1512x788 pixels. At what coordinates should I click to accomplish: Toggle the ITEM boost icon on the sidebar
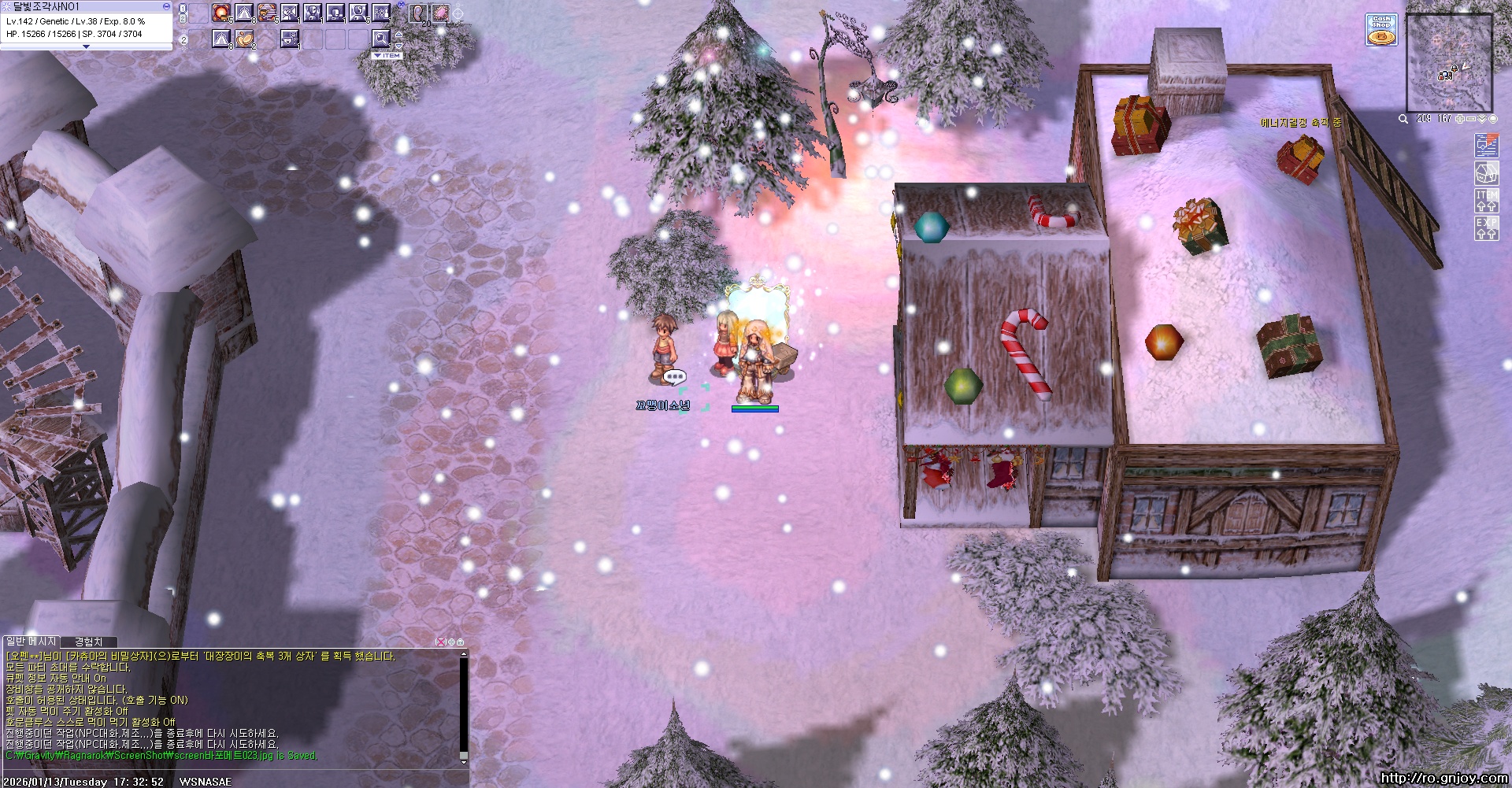[x=1486, y=201]
